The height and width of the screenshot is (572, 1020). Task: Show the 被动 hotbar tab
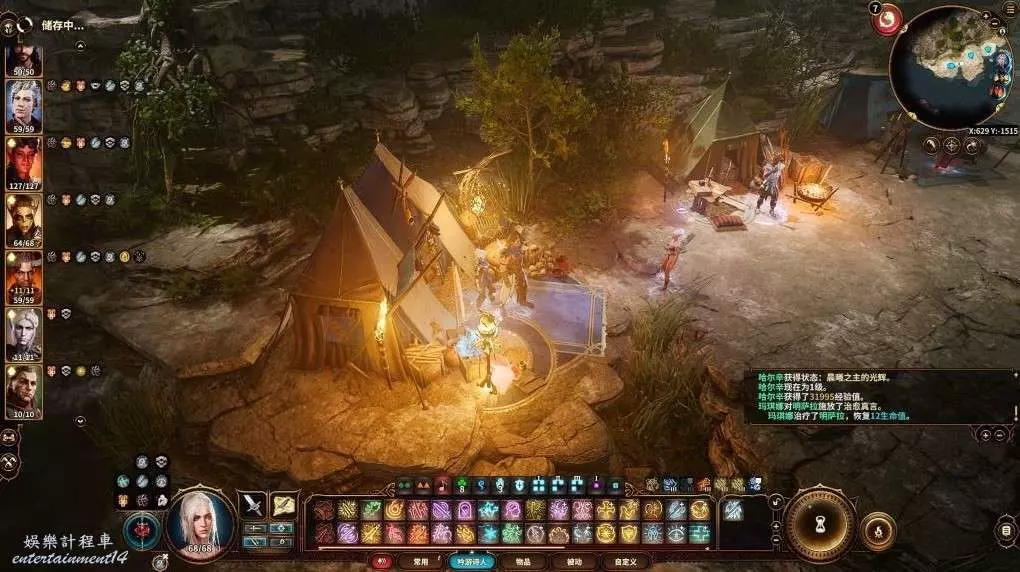click(x=574, y=562)
